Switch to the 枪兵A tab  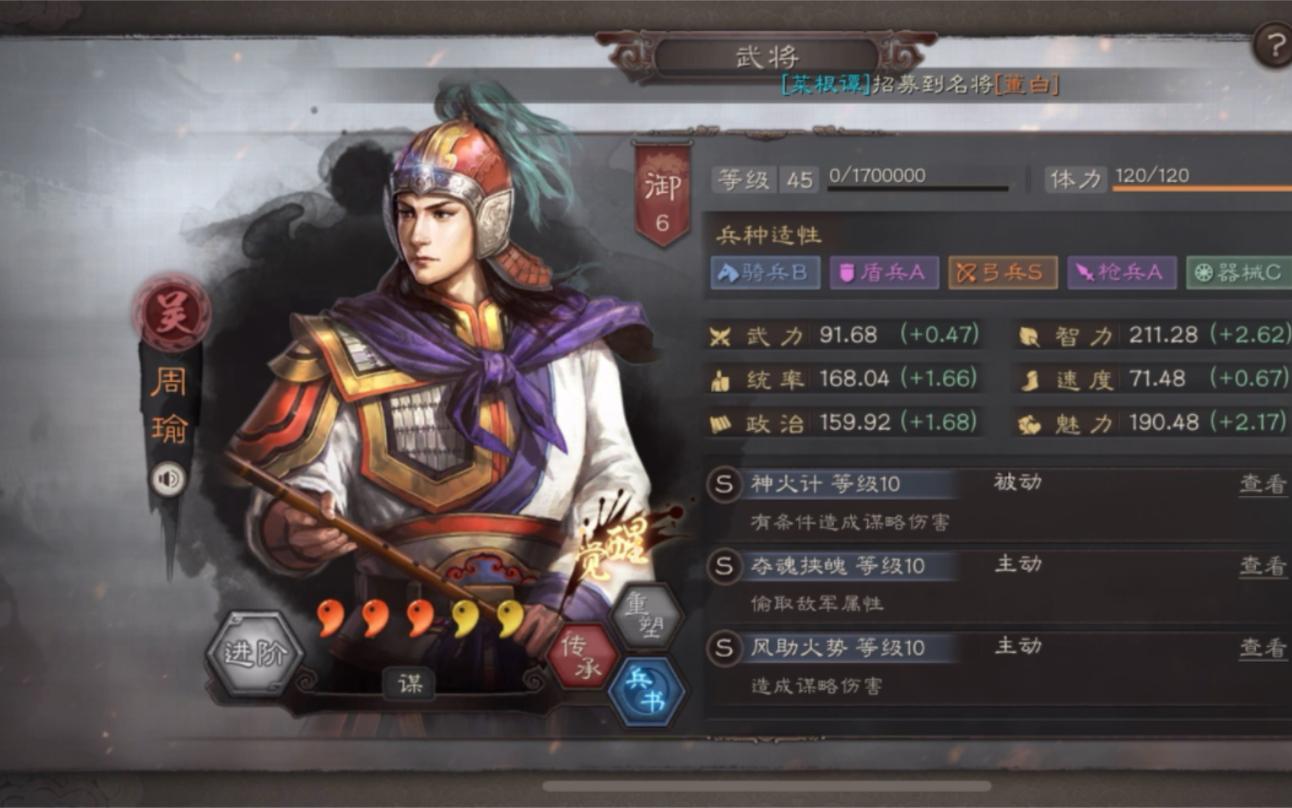1120,270
